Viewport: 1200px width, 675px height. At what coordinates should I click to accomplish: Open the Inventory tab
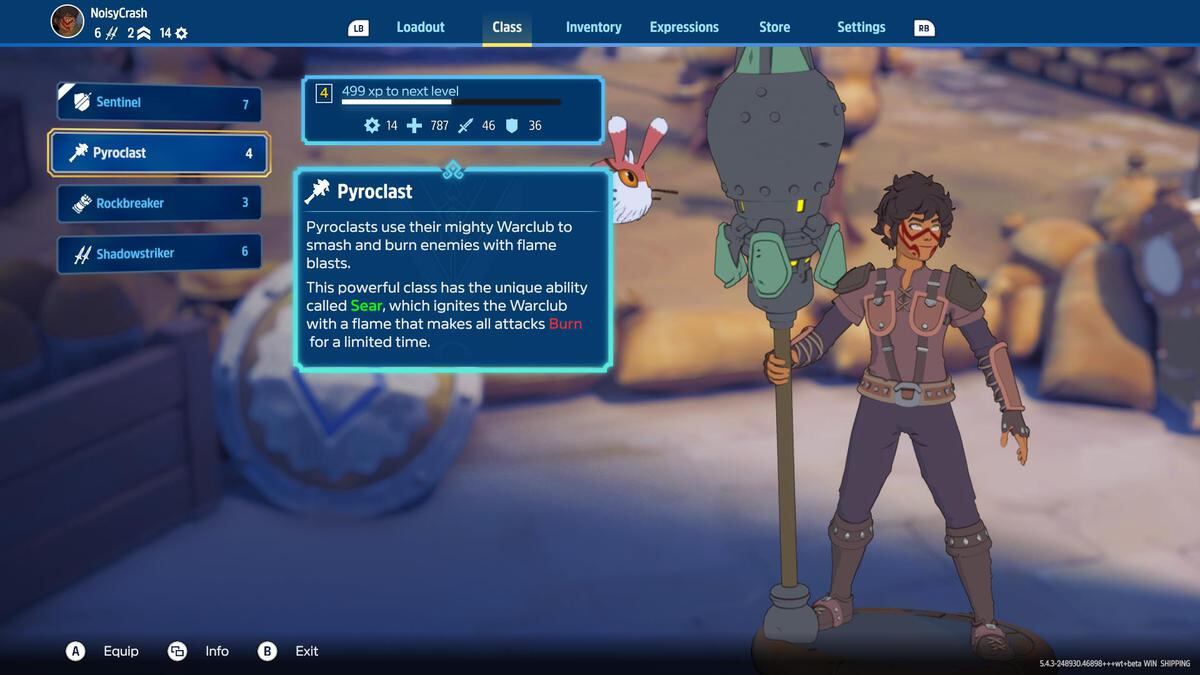pos(593,27)
